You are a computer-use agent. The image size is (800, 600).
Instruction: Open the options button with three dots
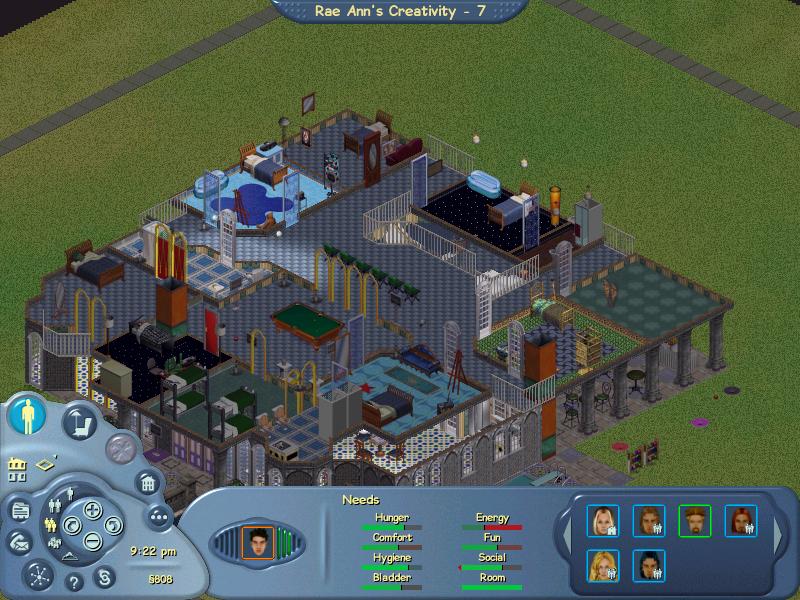click(158, 516)
